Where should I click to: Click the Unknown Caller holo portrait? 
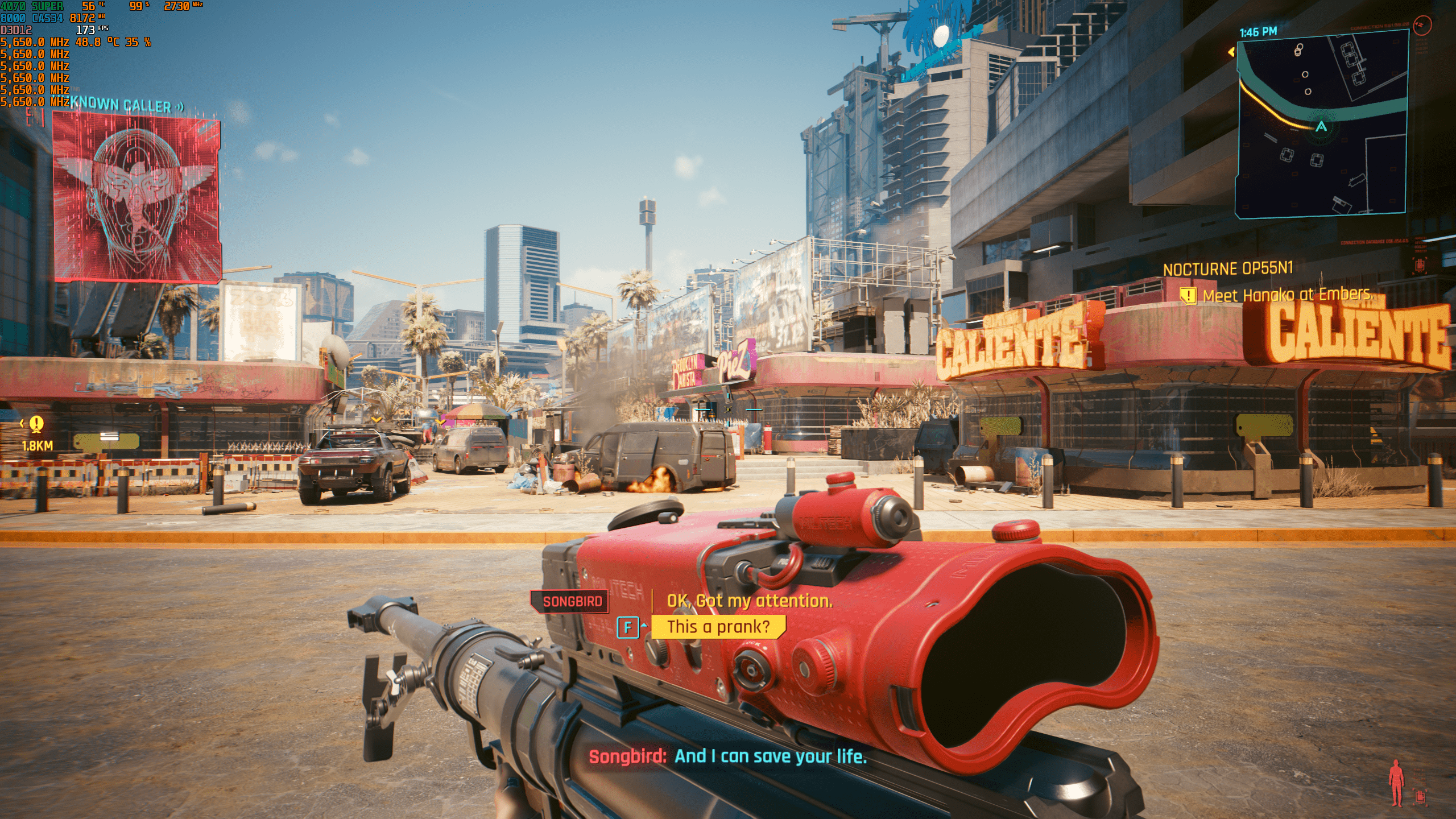136,196
